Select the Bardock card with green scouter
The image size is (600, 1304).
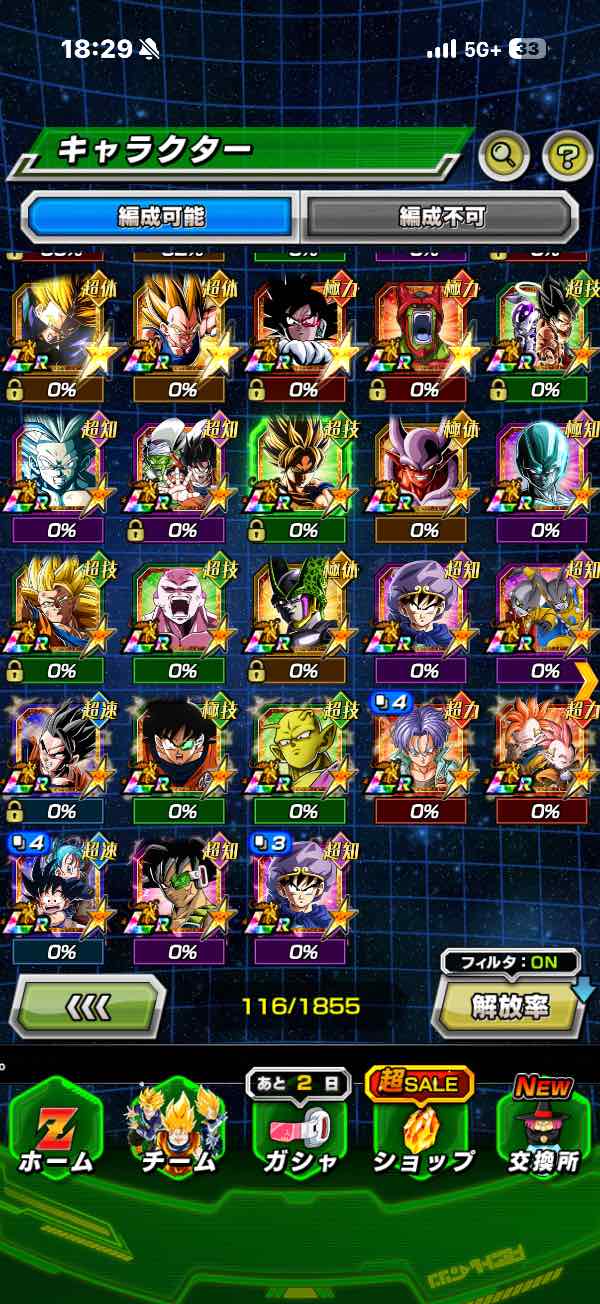[x=182, y=892]
